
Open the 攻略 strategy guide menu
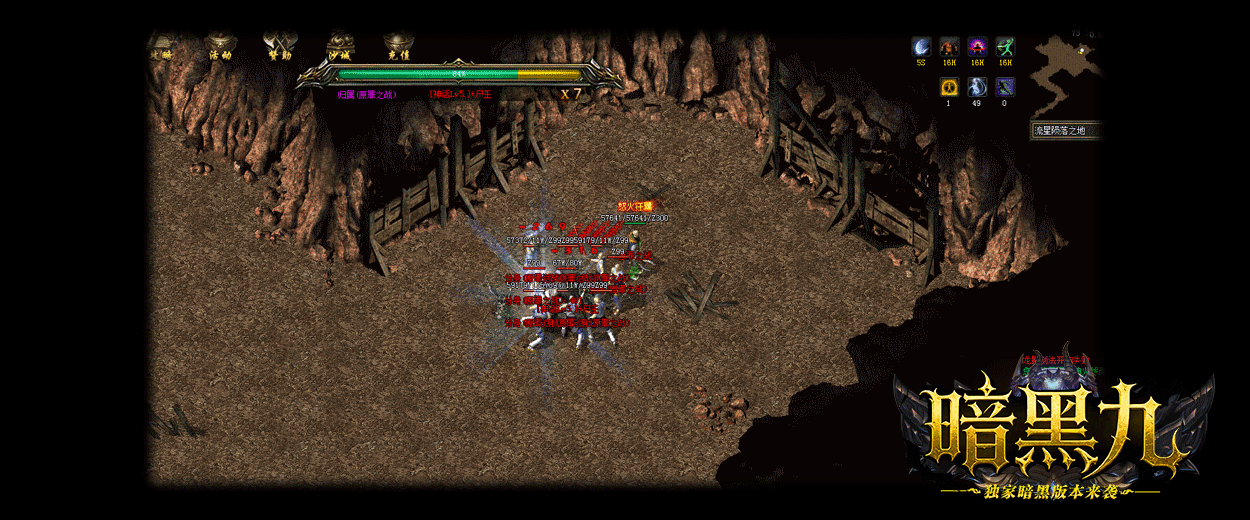click(x=160, y=48)
